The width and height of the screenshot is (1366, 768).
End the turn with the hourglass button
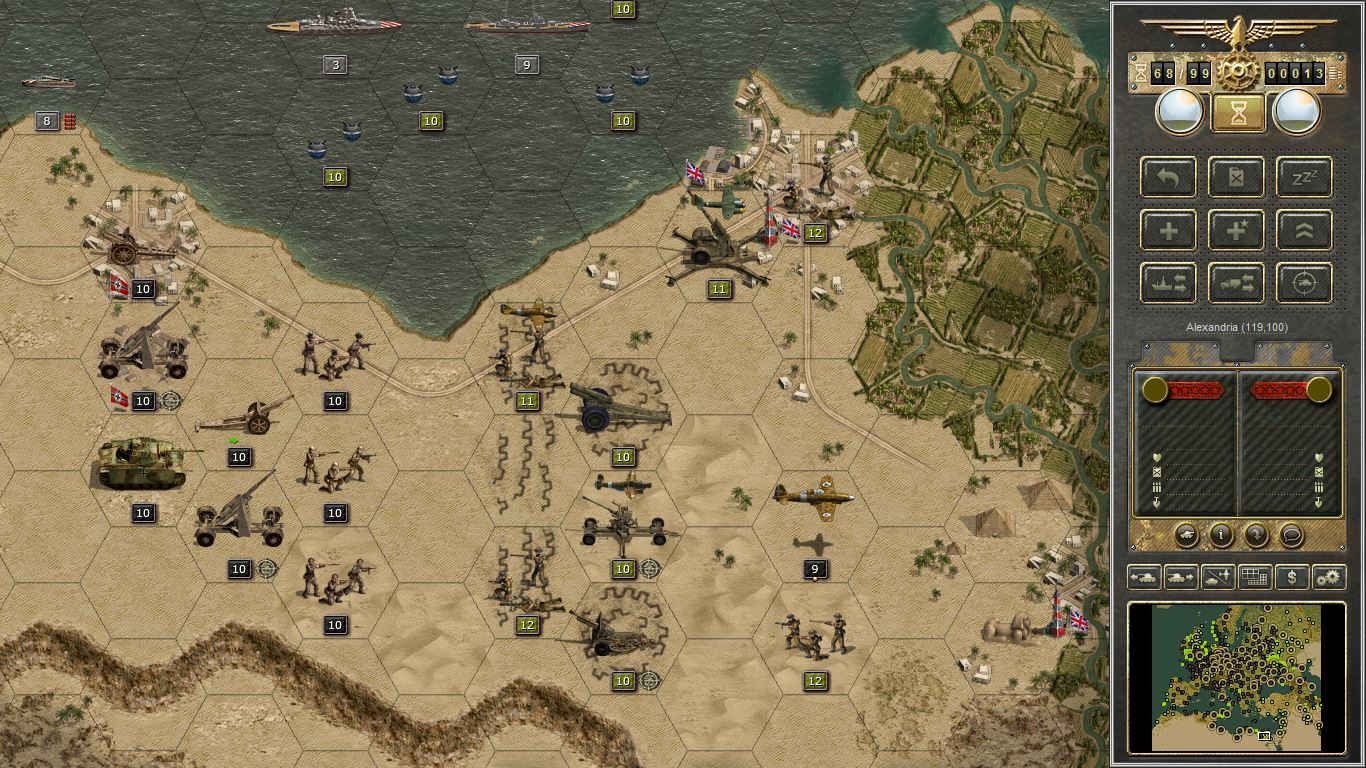[1237, 112]
